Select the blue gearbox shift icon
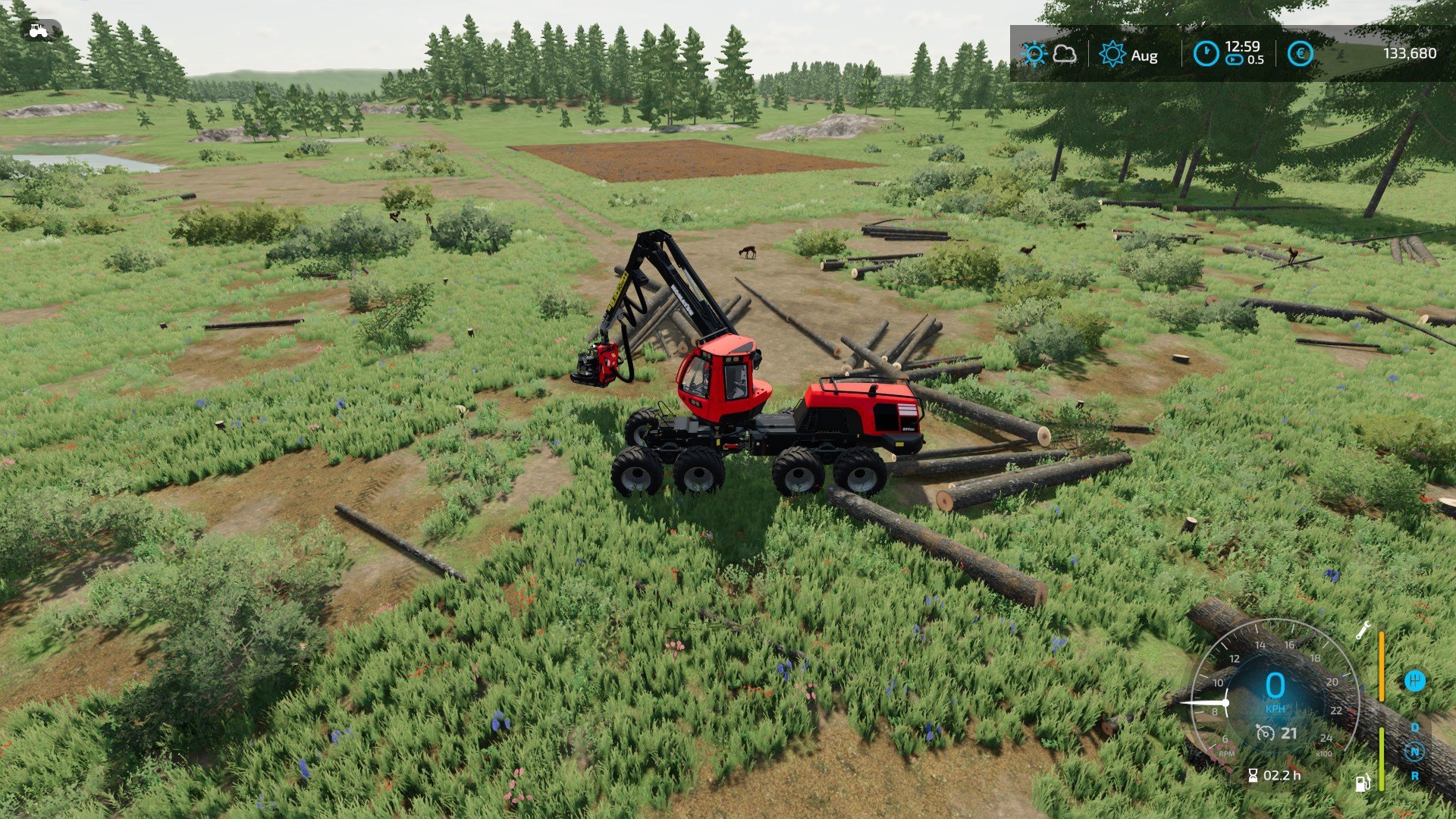This screenshot has width=1456, height=819. [x=1414, y=680]
